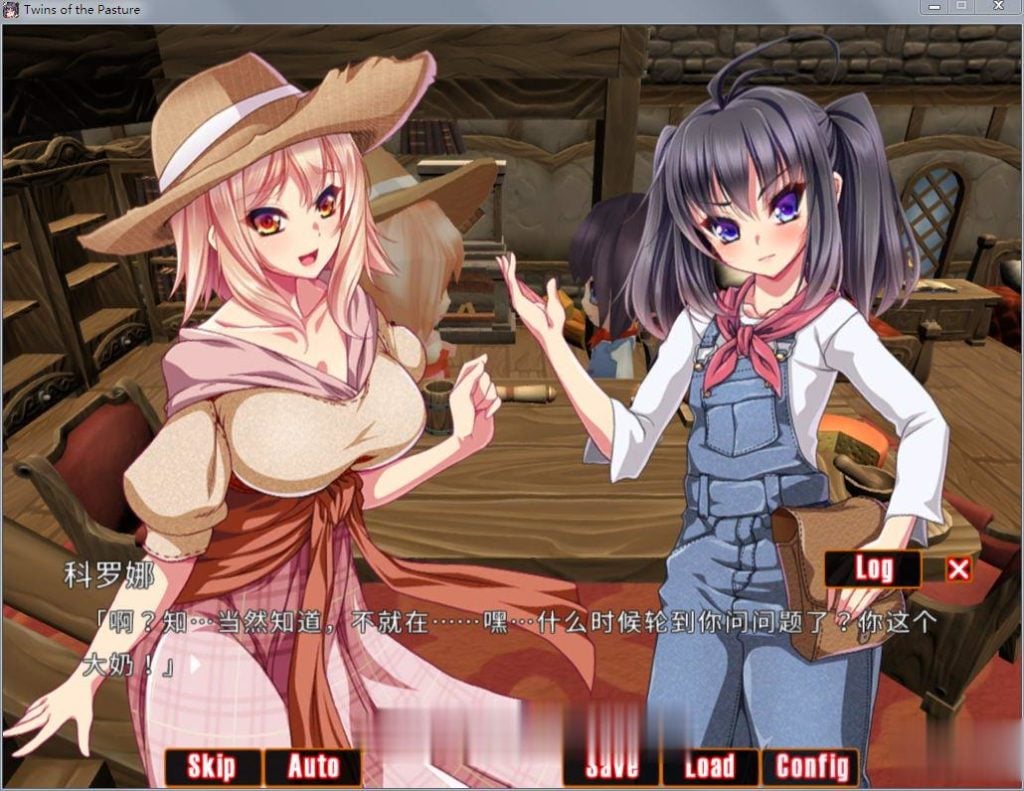Screen dimensions: 1024x791
Task: Open the Load game menu
Action: [x=709, y=767]
